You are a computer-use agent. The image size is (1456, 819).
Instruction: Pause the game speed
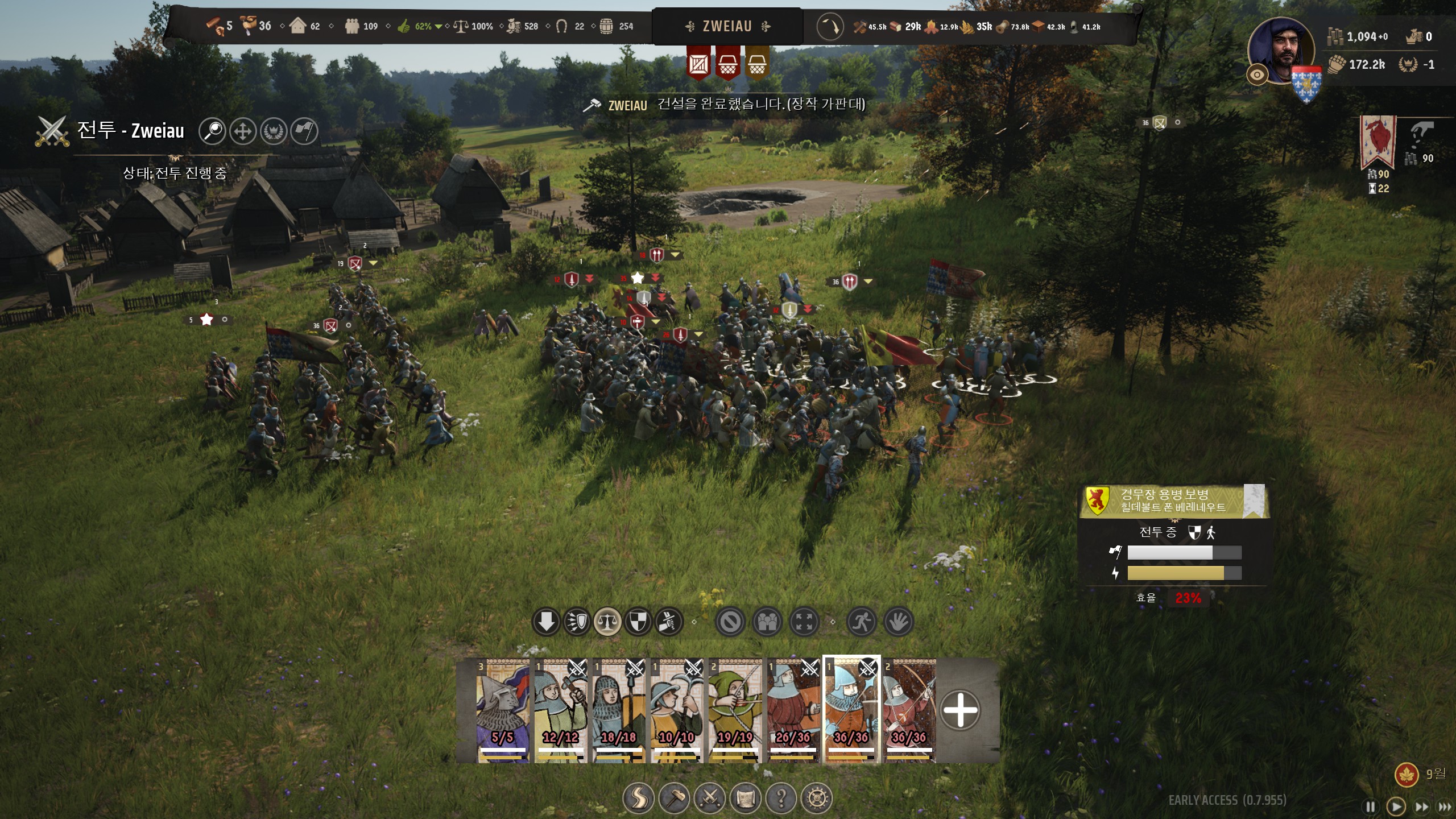1371,806
